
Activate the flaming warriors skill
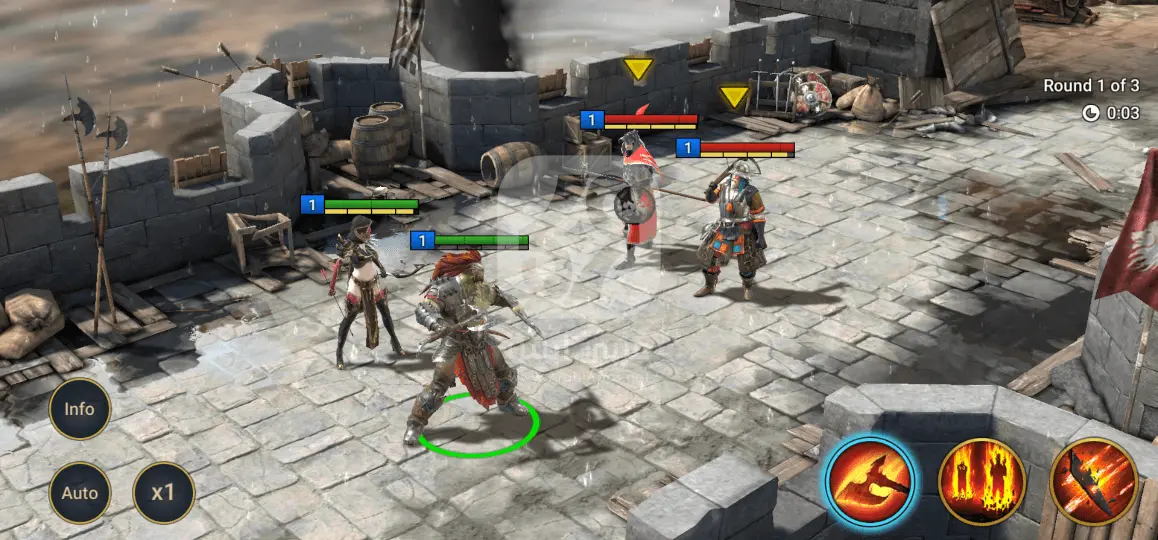click(981, 482)
